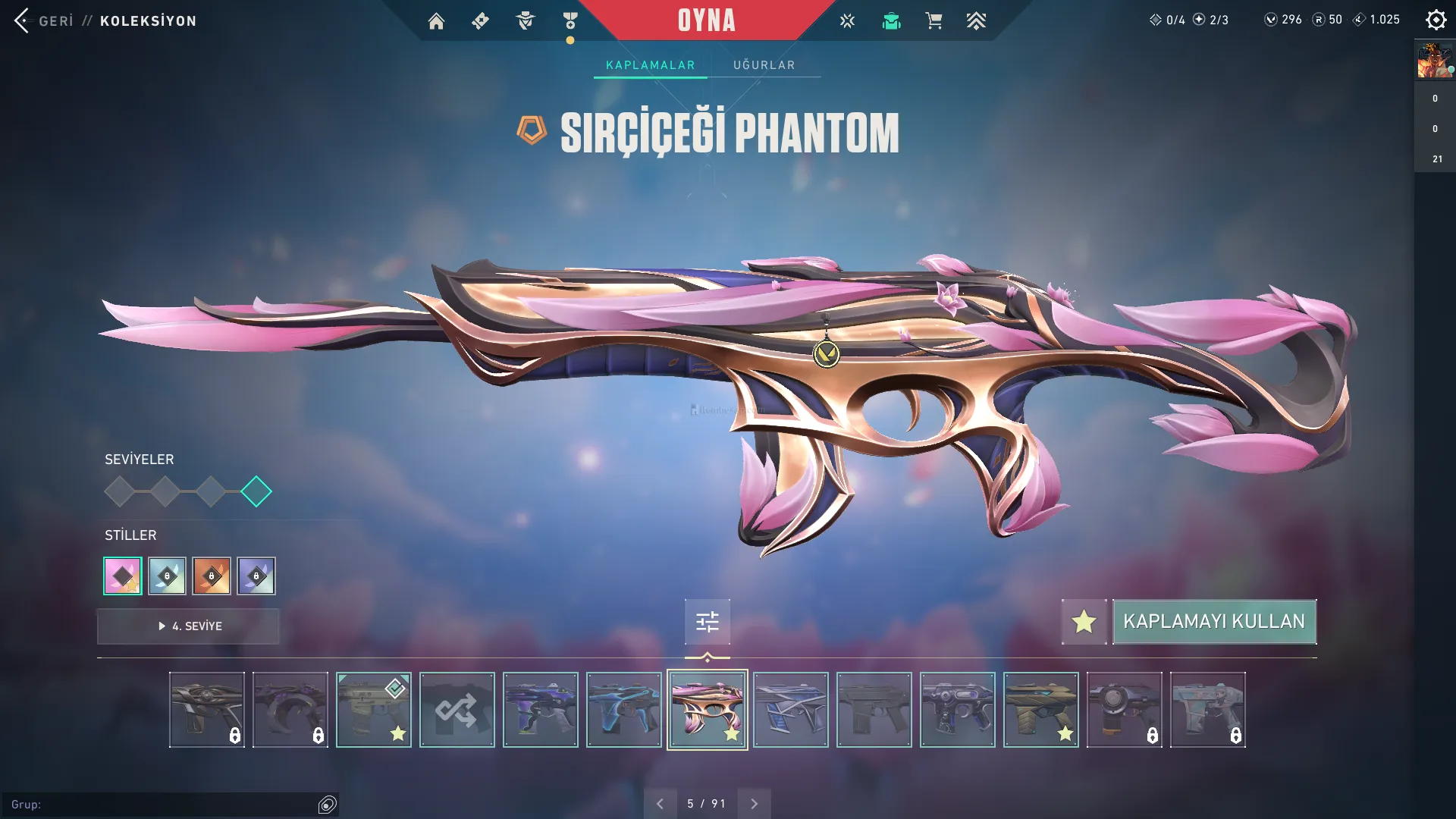Select the pink style variant swatch
The height and width of the screenshot is (819, 1456).
tap(123, 576)
